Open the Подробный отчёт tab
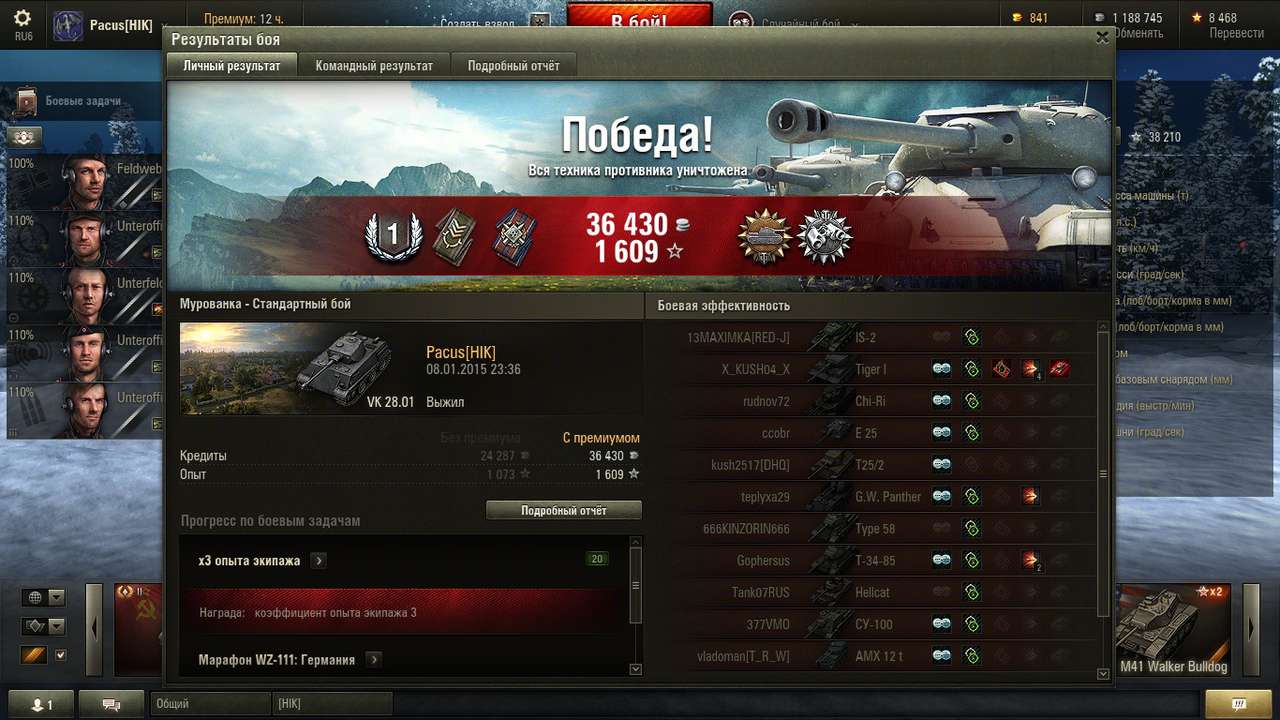The width and height of the screenshot is (1280, 720). (513, 66)
